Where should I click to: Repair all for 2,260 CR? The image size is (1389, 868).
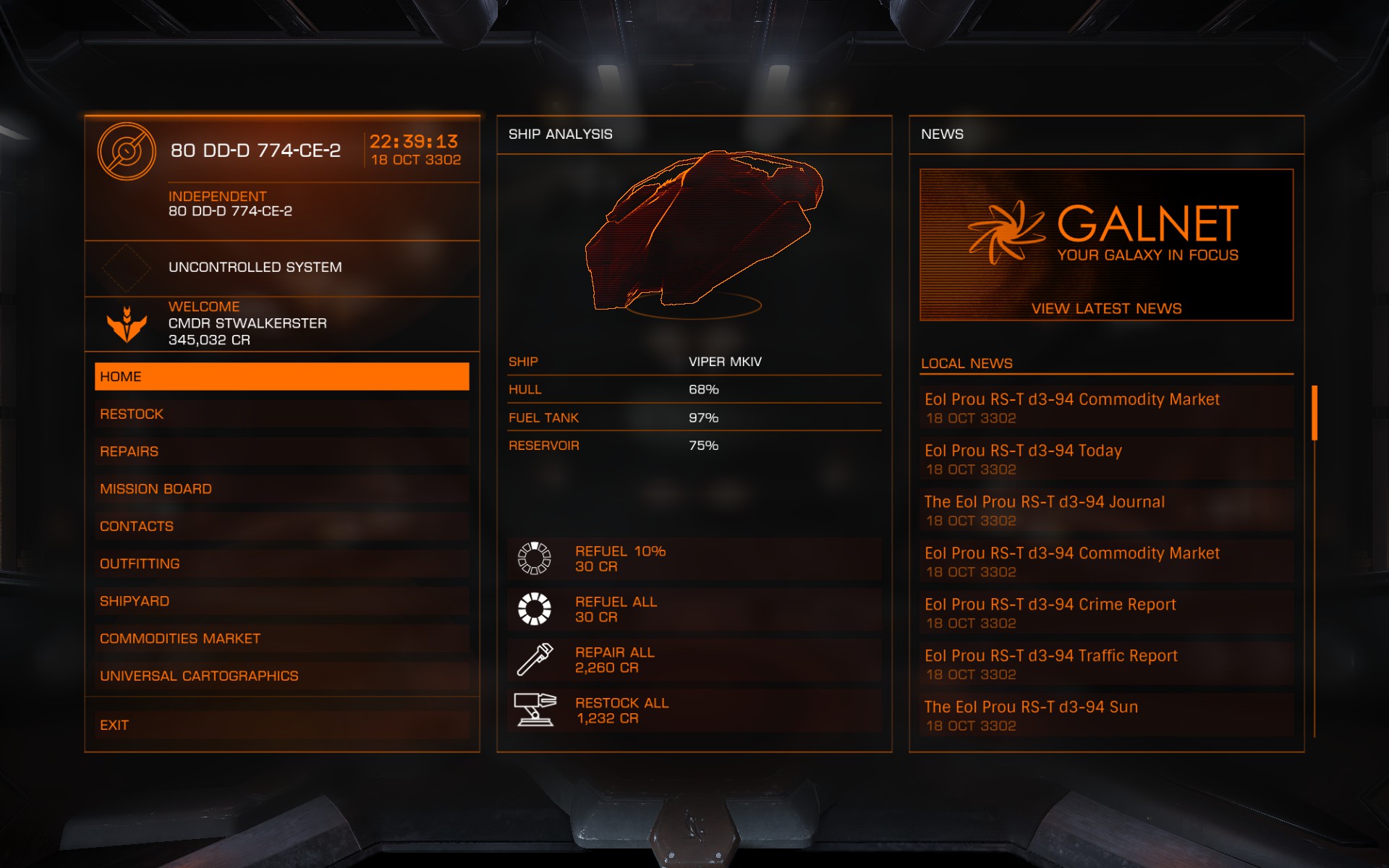coord(693,660)
